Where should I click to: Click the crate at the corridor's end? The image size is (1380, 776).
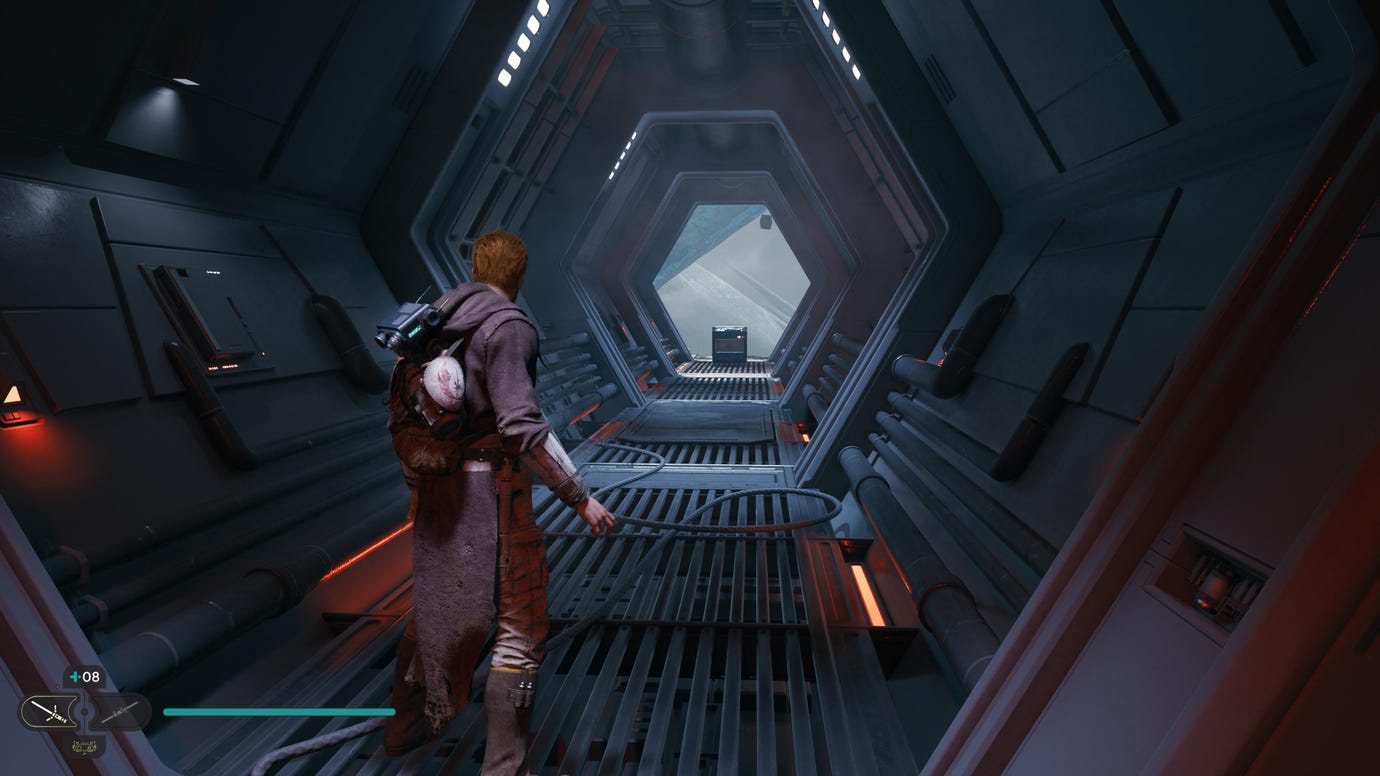pyautogui.click(x=729, y=345)
